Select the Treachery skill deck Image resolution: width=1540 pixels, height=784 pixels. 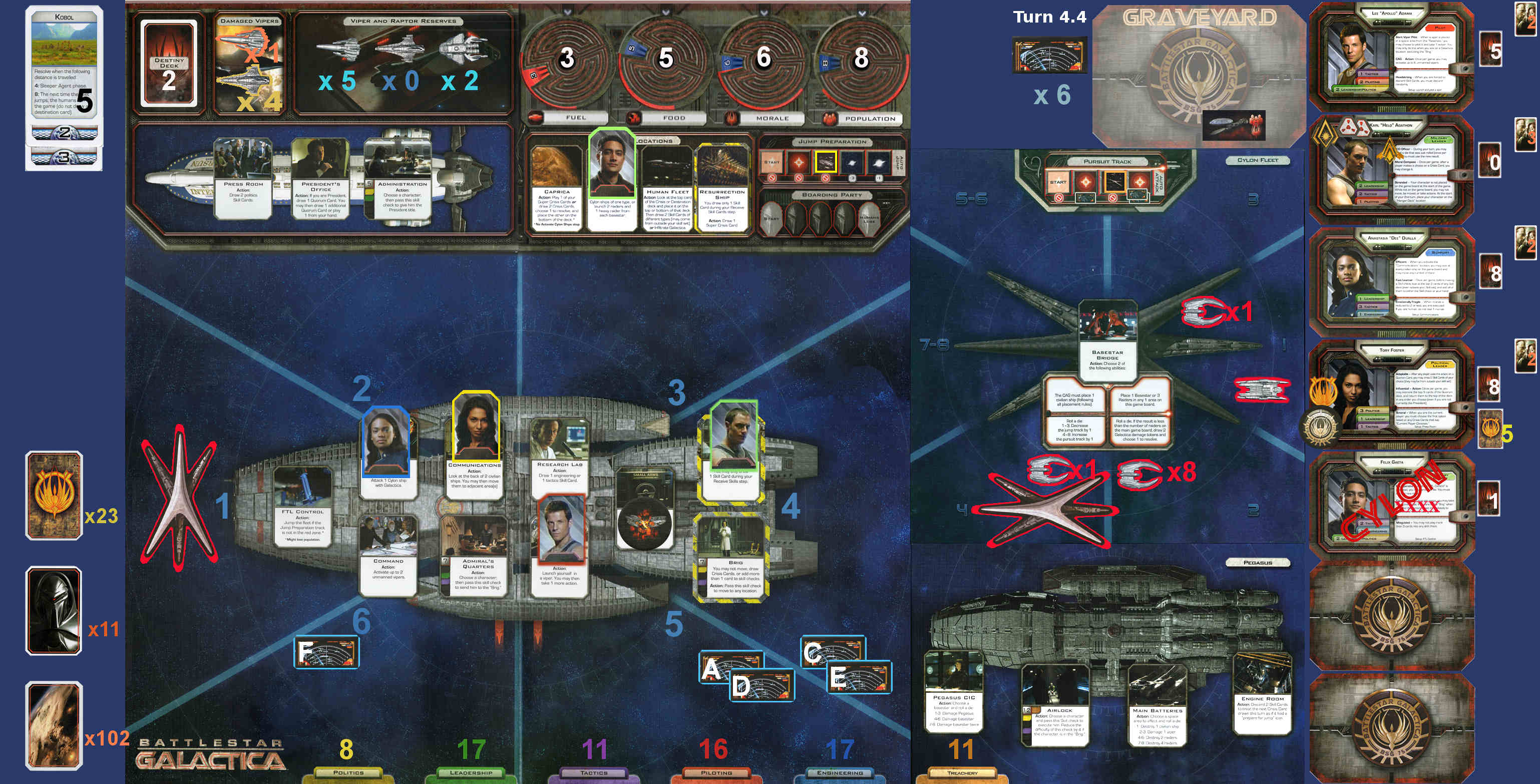tap(962, 772)
